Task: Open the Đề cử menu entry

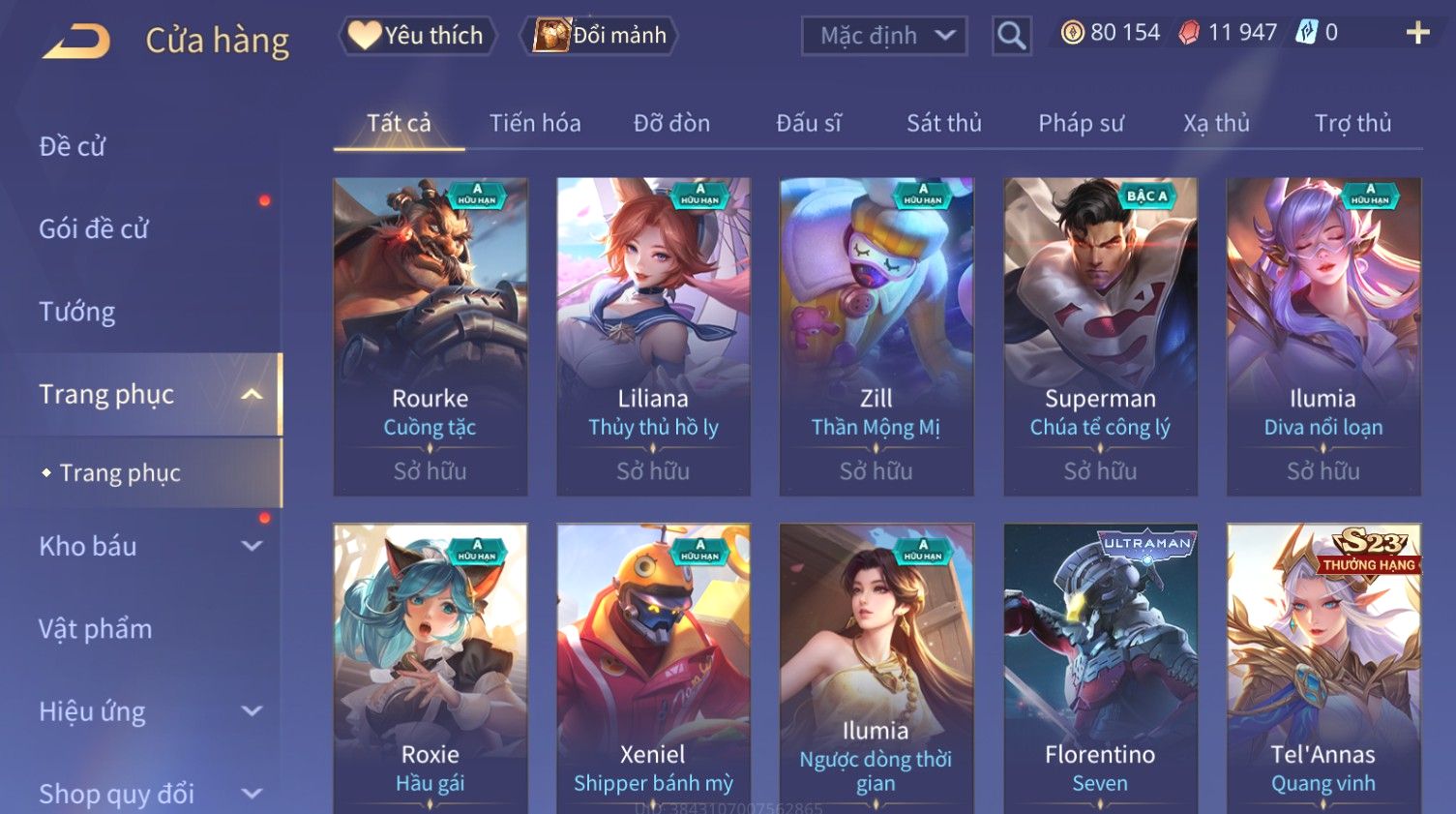Action: 73,146
